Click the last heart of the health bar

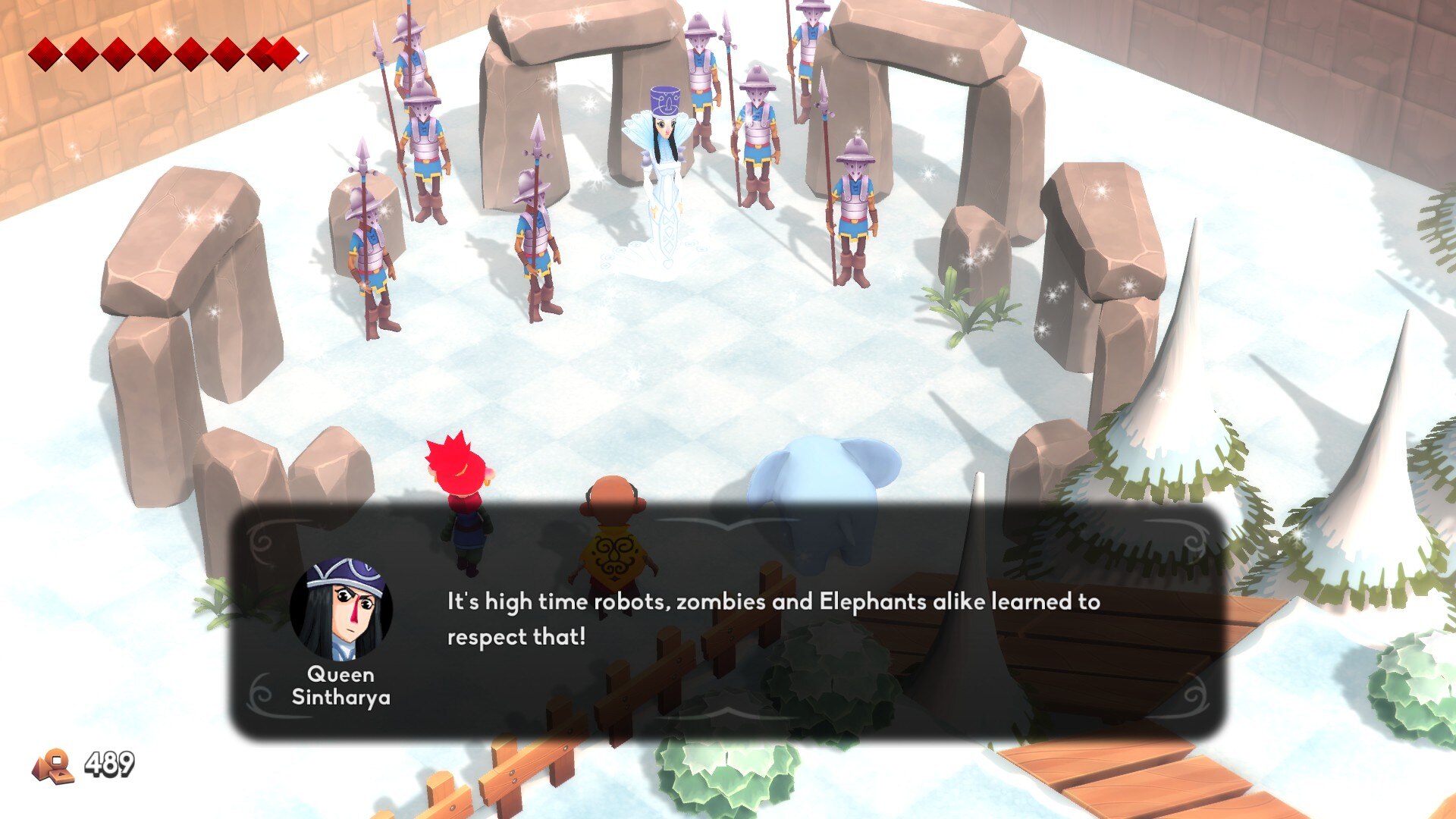tap(284, 53)
